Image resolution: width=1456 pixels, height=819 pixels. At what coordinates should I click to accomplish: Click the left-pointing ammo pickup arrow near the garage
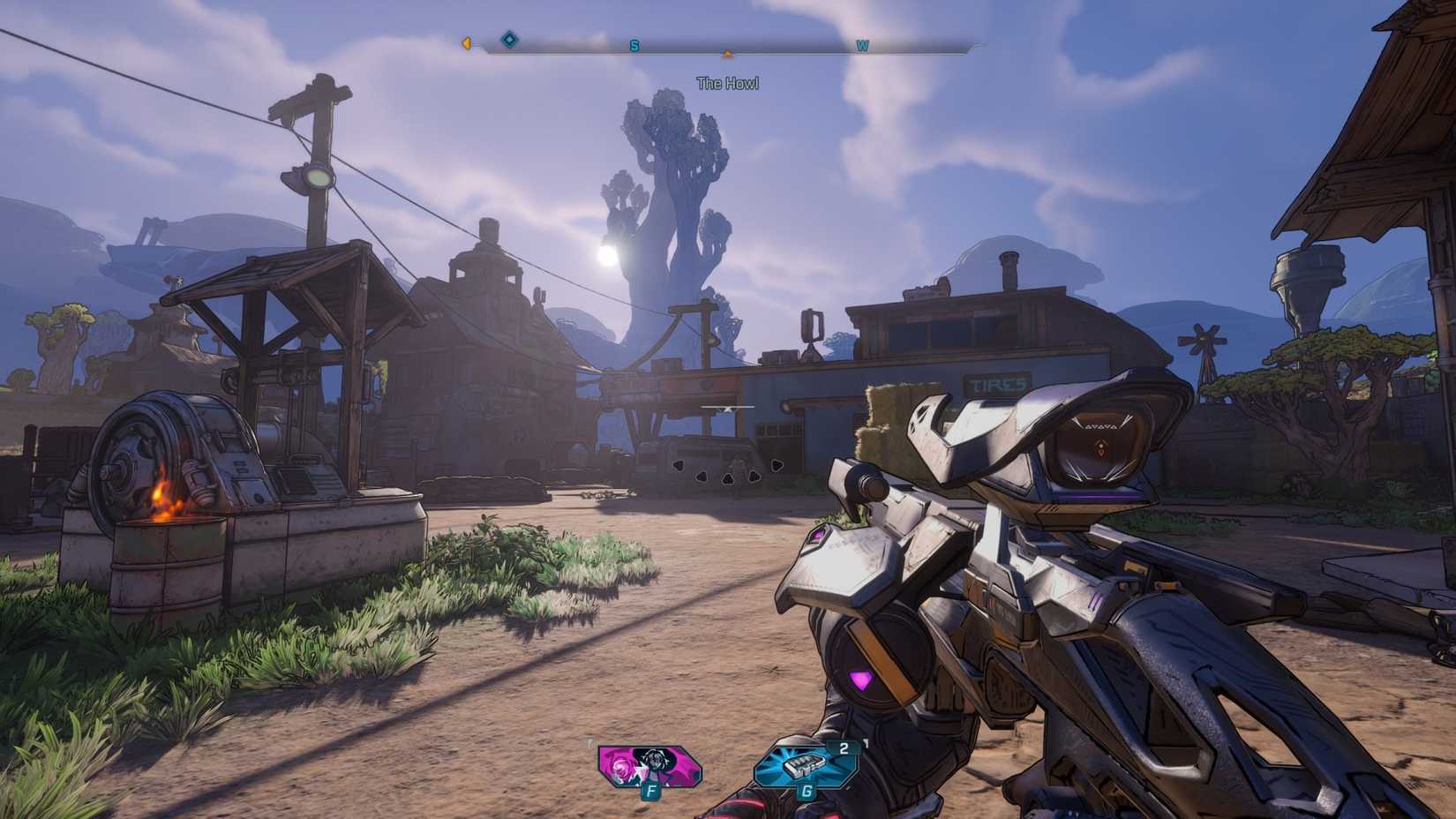(679, 466)
